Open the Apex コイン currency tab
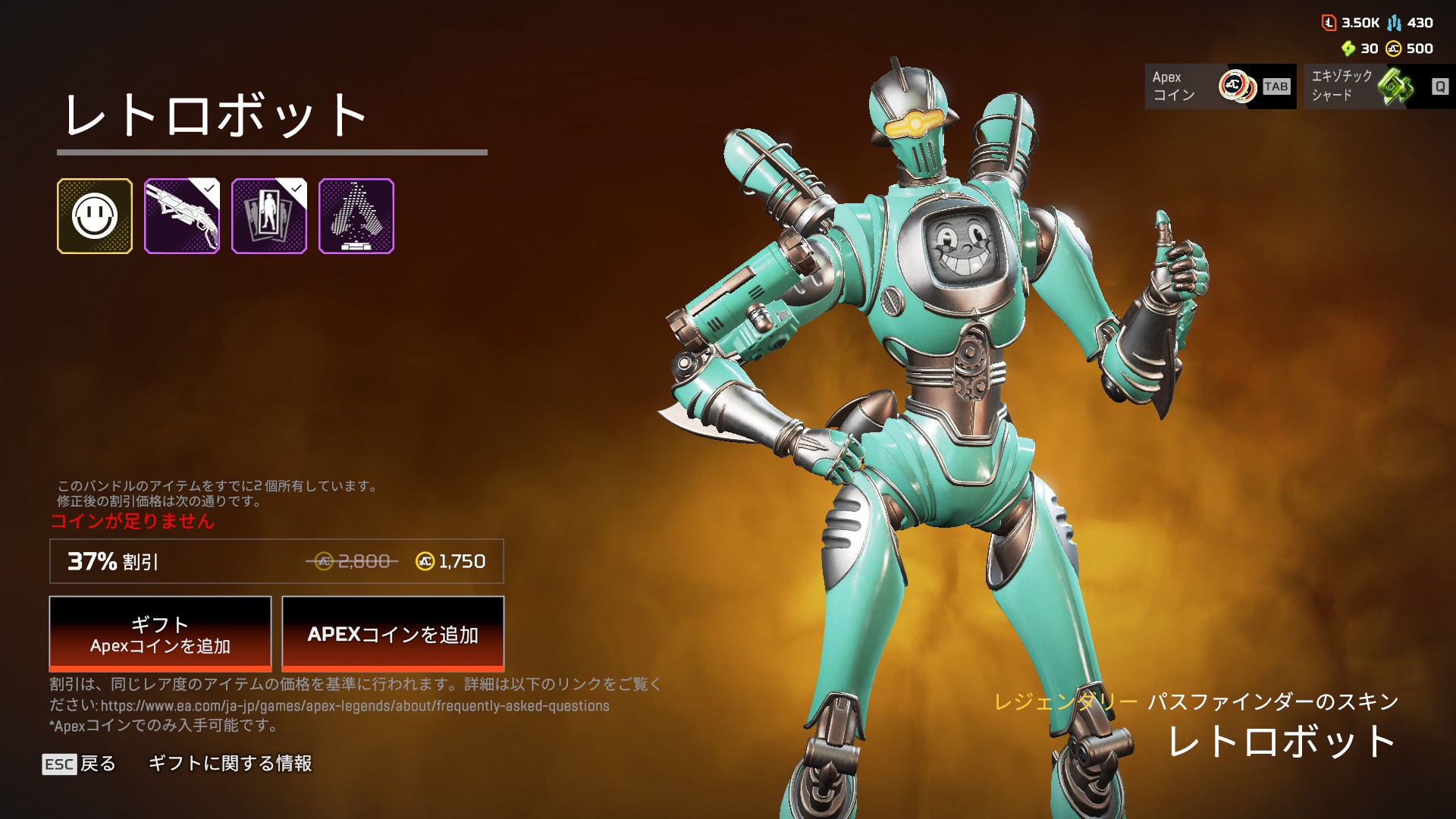1456x819 pixels. pyautogui.click(x=1220, y=86)
